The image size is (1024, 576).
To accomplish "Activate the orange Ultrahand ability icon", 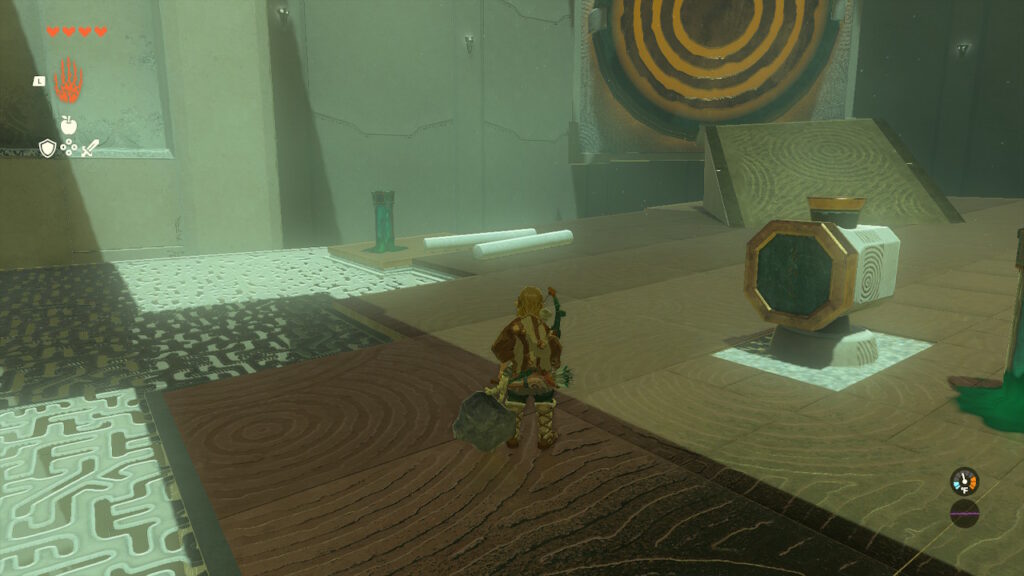I will [x=68, y=79].
